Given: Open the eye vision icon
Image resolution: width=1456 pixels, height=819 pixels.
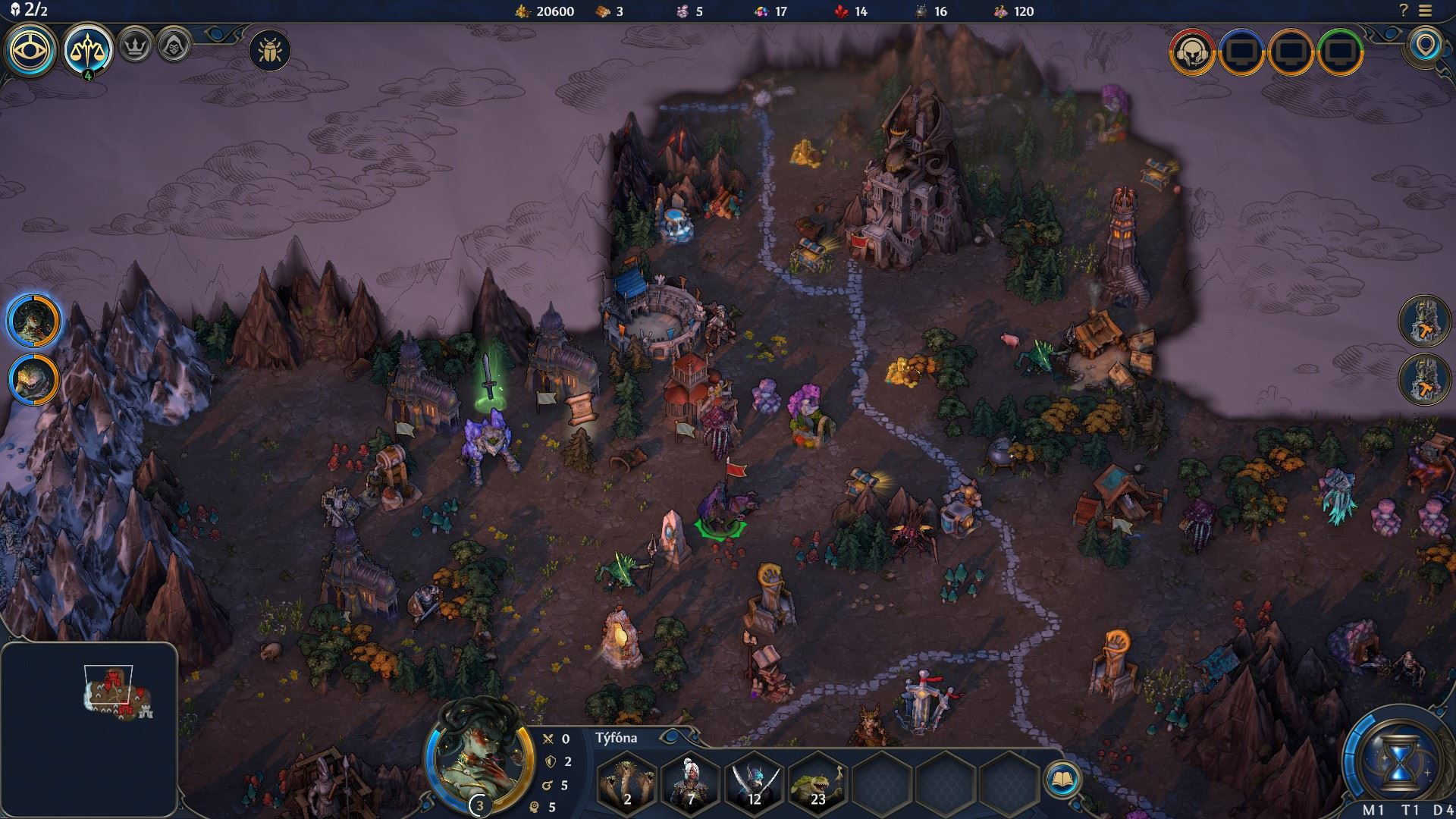Looking at the screenshot, I should pyautogui.click(x=31, y=50).
